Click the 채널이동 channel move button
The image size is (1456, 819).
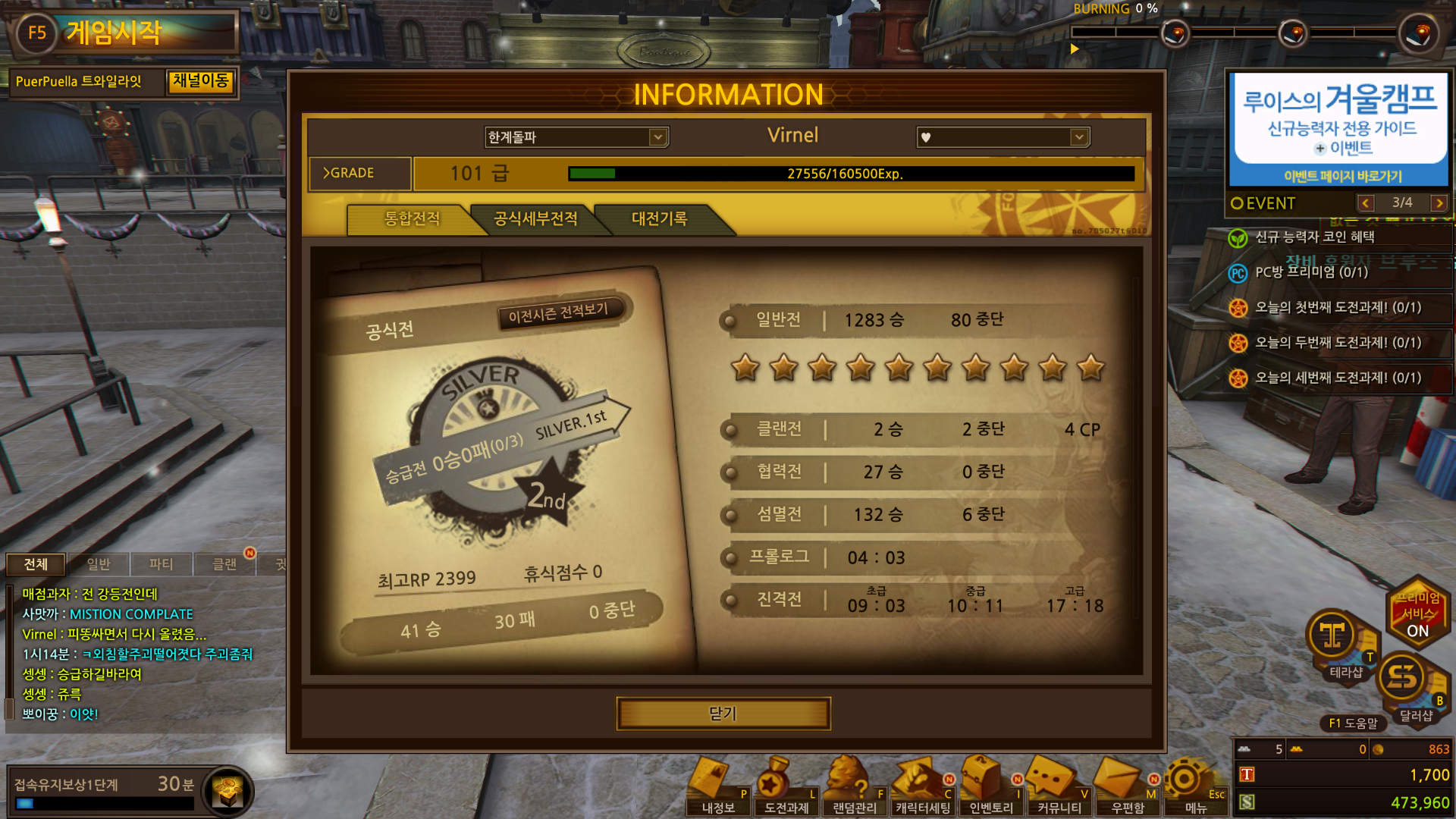[x=200, y=81]
